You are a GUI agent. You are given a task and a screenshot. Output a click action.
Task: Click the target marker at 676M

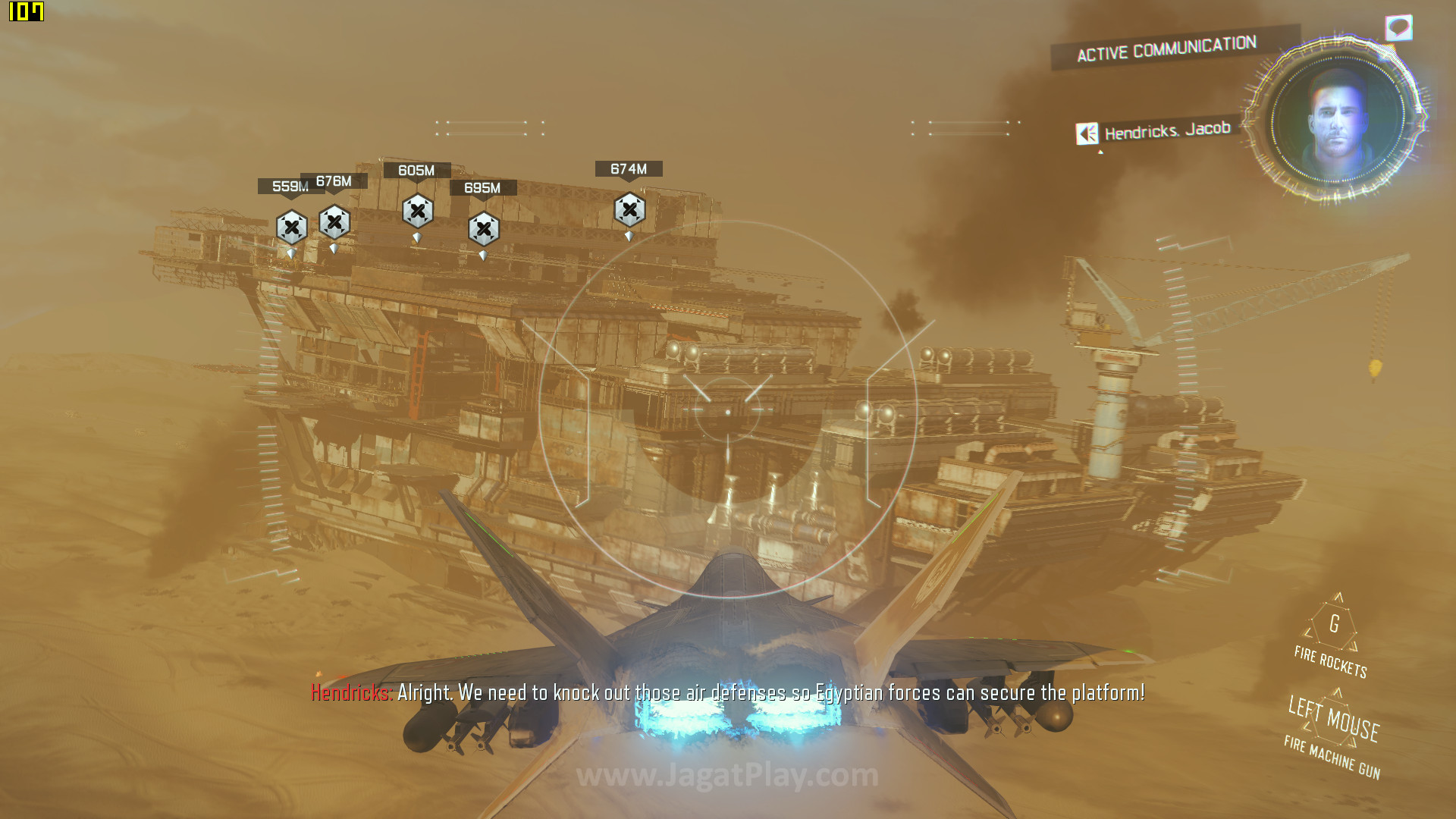click(x=334, y=222)
